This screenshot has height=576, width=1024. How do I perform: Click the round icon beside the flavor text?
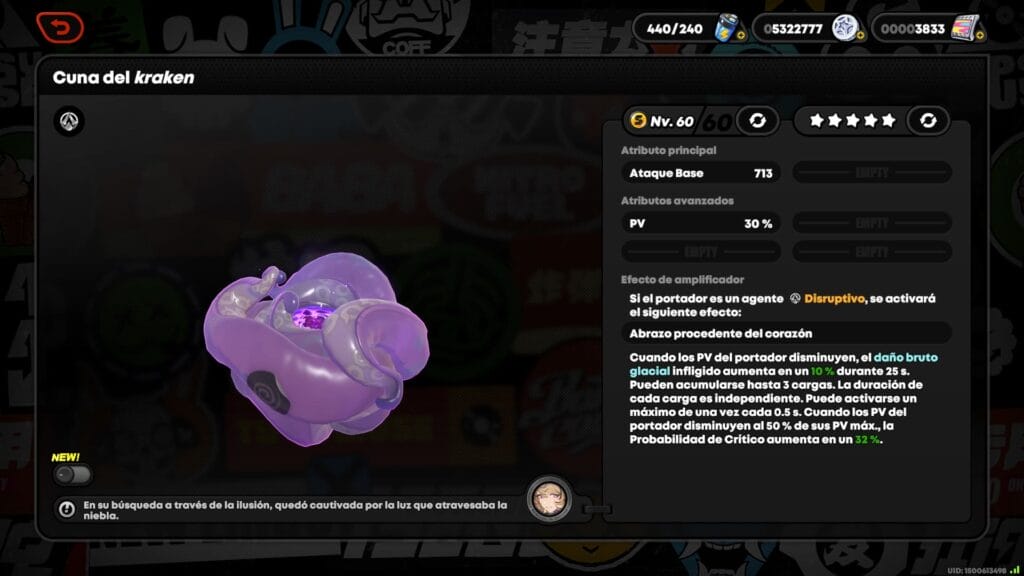point(67,509)
